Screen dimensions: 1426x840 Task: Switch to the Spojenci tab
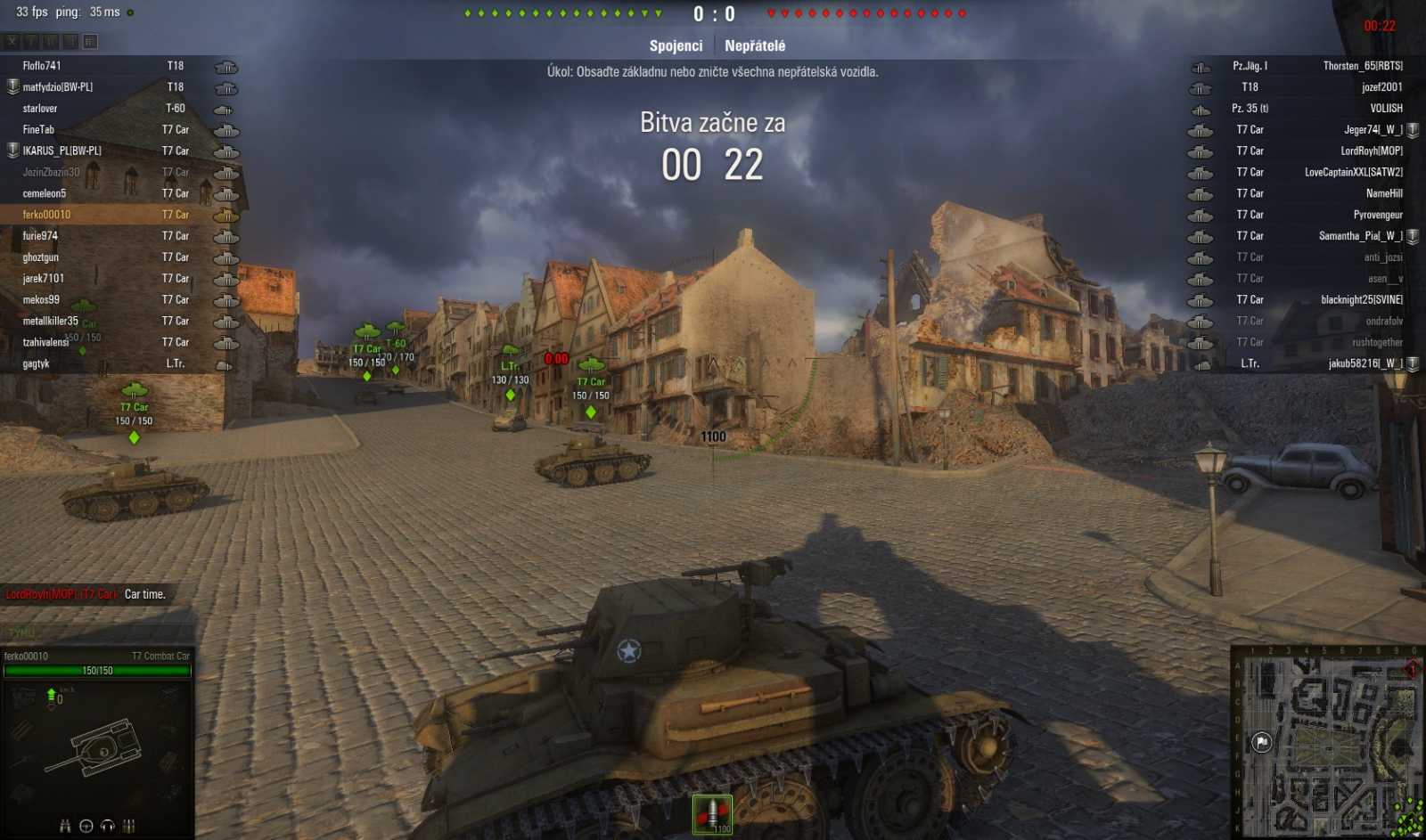(x=675, y=45)
